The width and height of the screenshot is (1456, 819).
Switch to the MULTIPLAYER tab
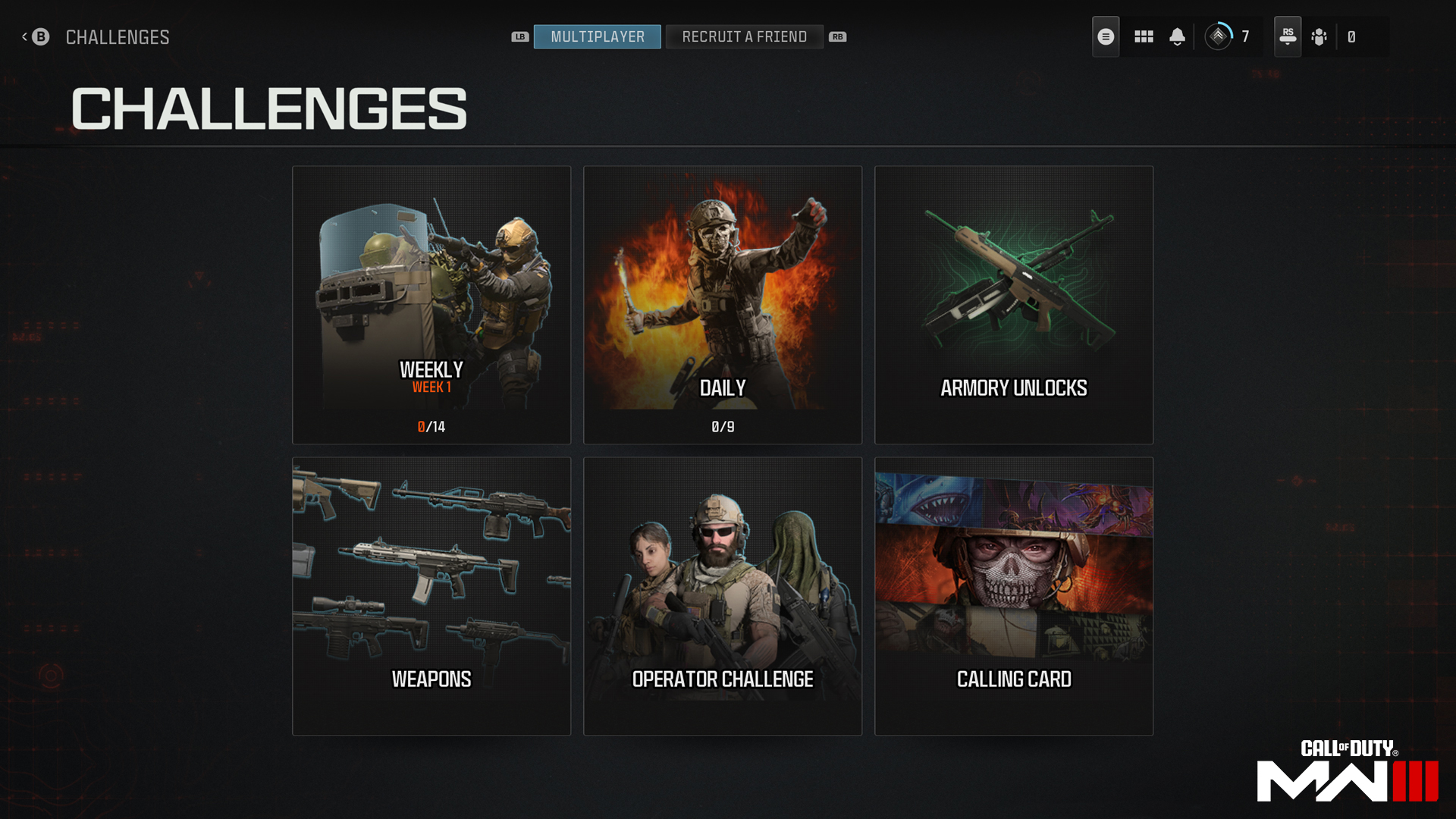tap(597, 36)
